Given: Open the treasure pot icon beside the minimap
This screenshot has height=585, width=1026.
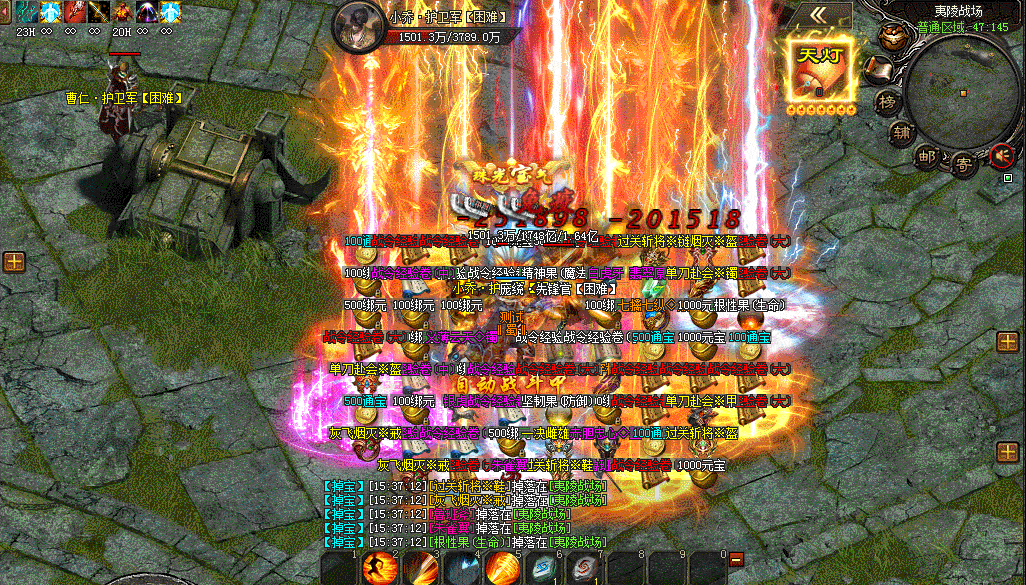Looking at the screenshot, I should pos(891,35).
